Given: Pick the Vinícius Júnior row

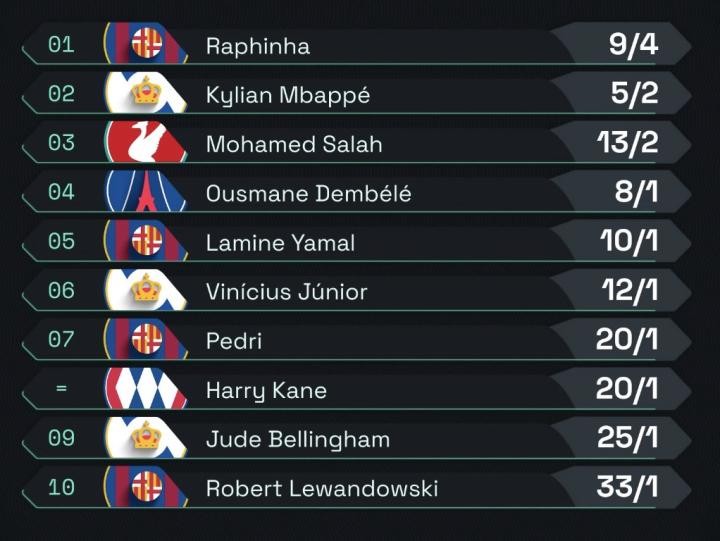Looking at the screenshot, I should coord(287,292).
